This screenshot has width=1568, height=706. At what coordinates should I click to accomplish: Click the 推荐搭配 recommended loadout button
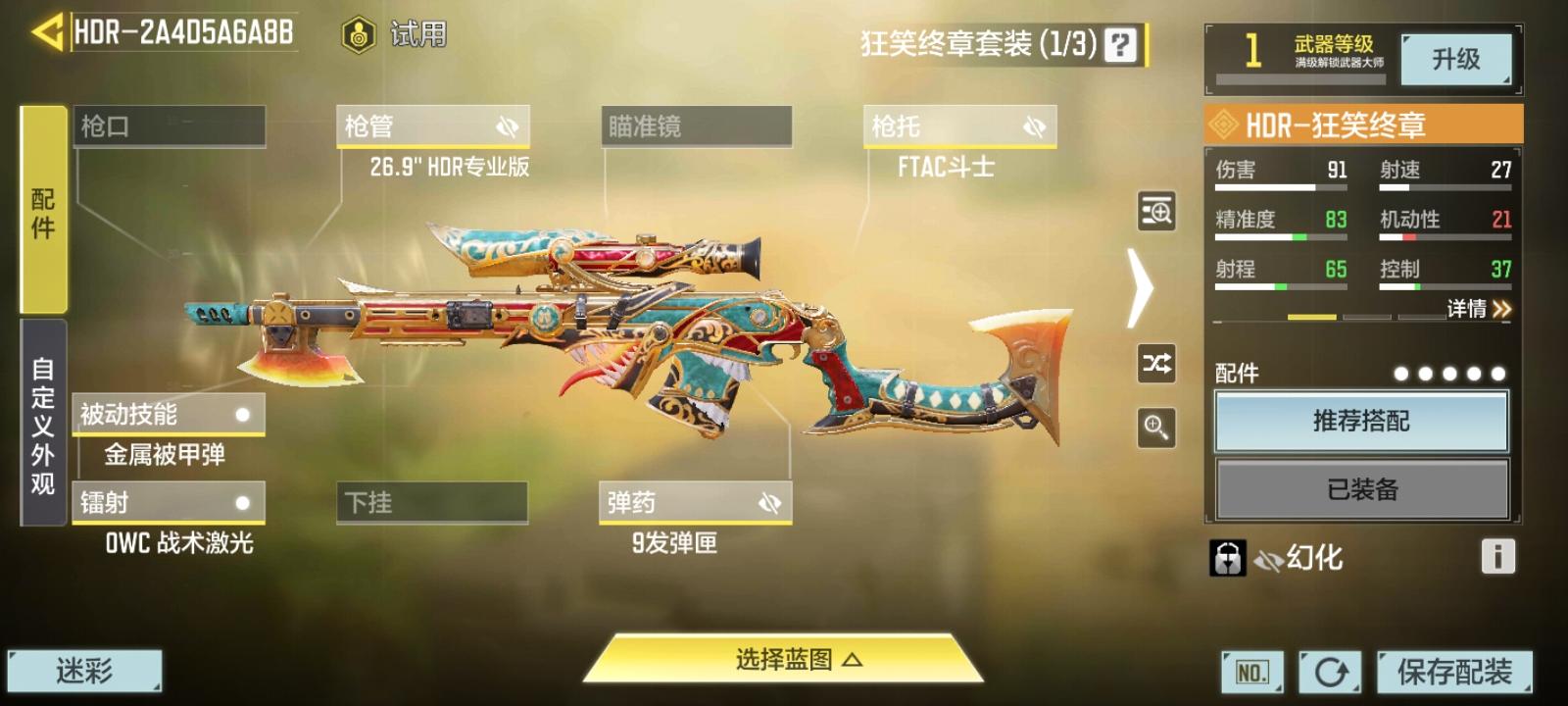(x=1360, y=420)
